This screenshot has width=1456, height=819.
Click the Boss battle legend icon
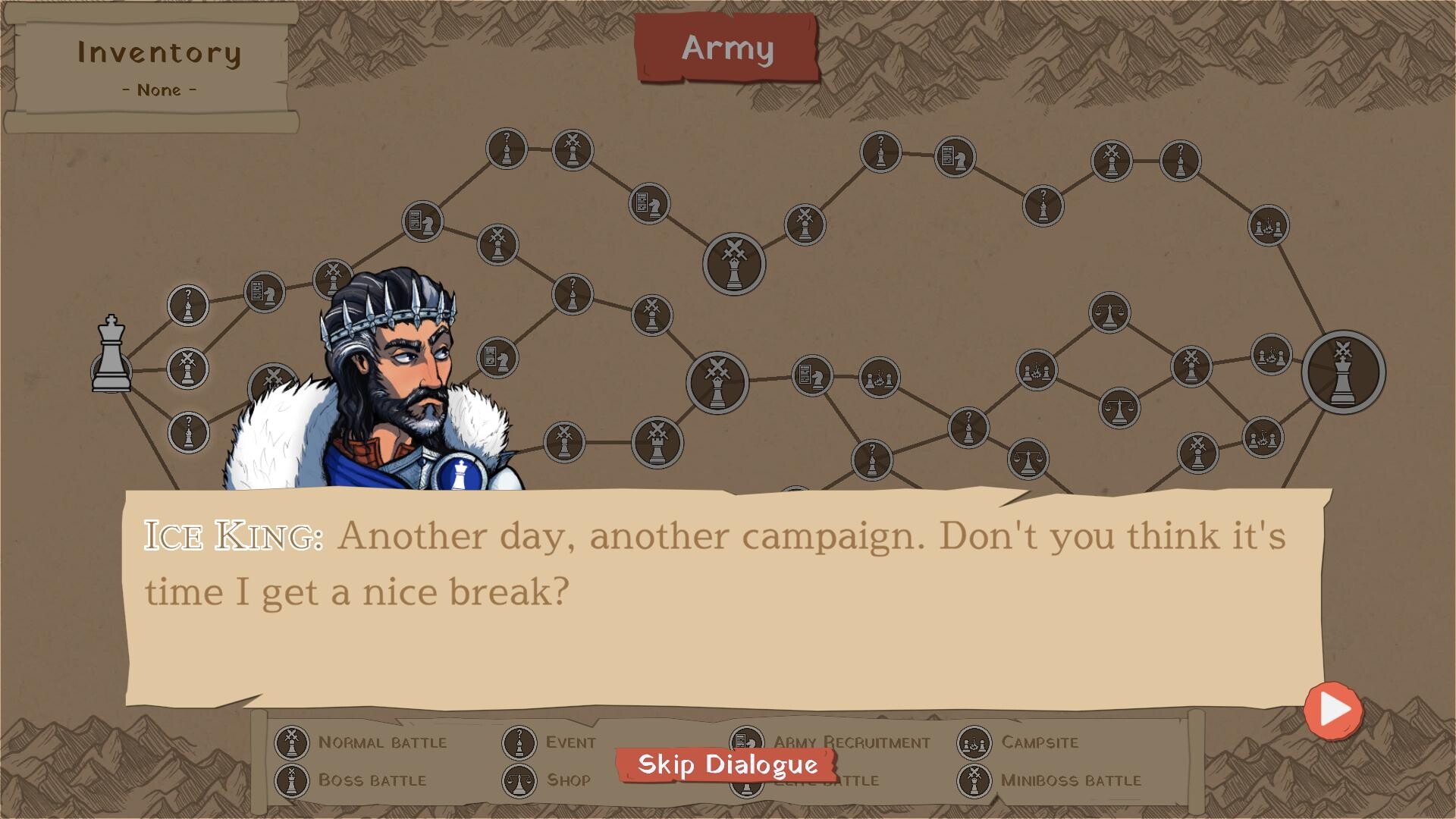tap(290, 780)
